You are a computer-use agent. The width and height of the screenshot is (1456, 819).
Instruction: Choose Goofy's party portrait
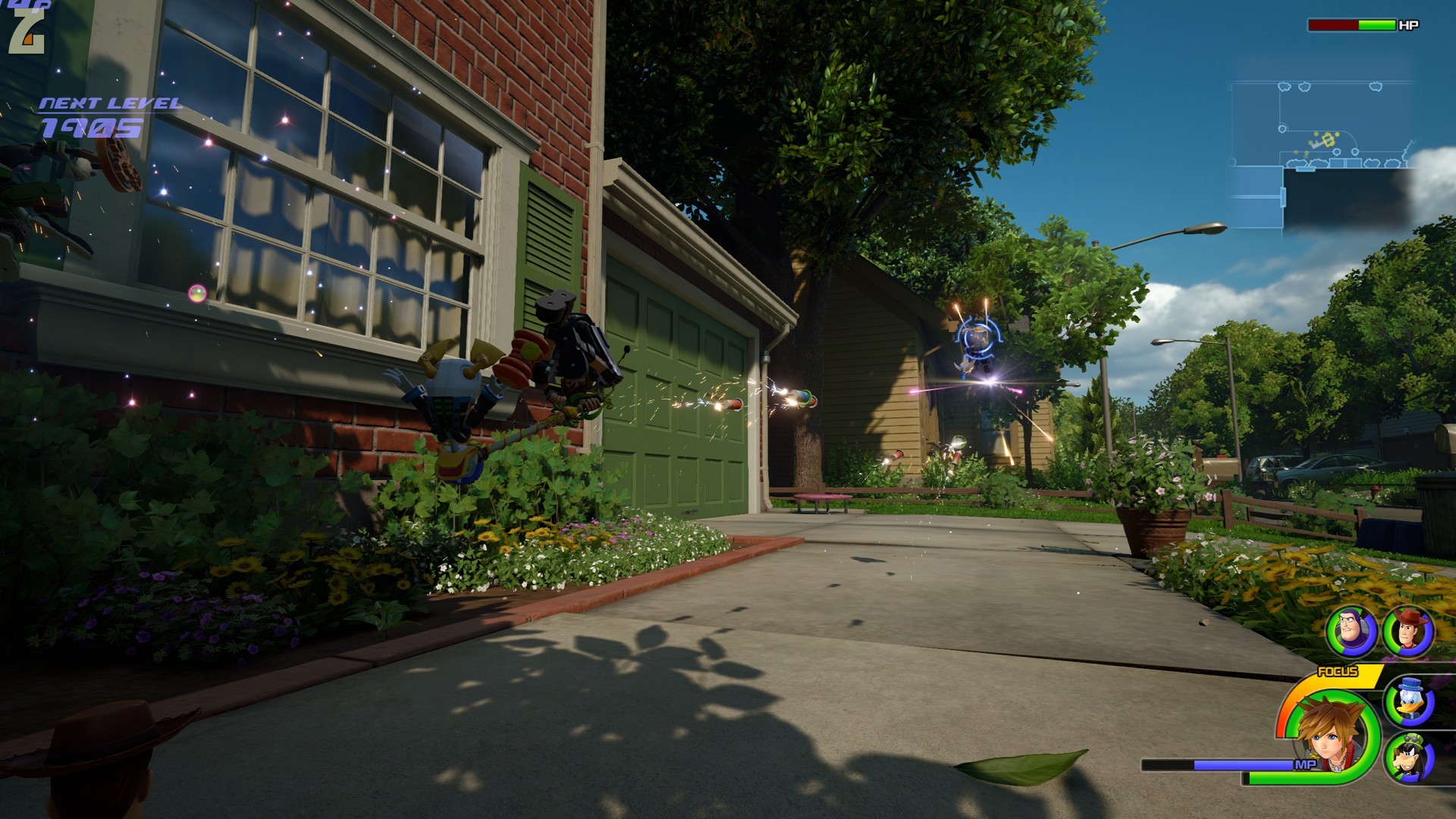coord(1409,758)
